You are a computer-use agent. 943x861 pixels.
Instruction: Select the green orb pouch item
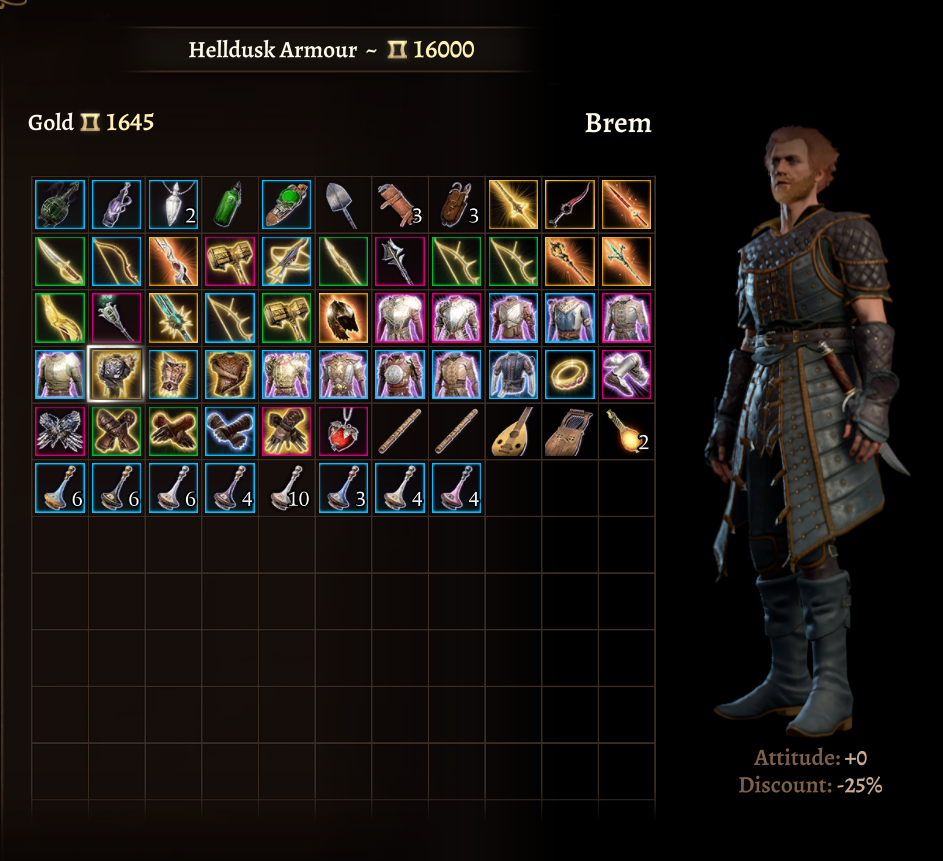coord(286,205)
